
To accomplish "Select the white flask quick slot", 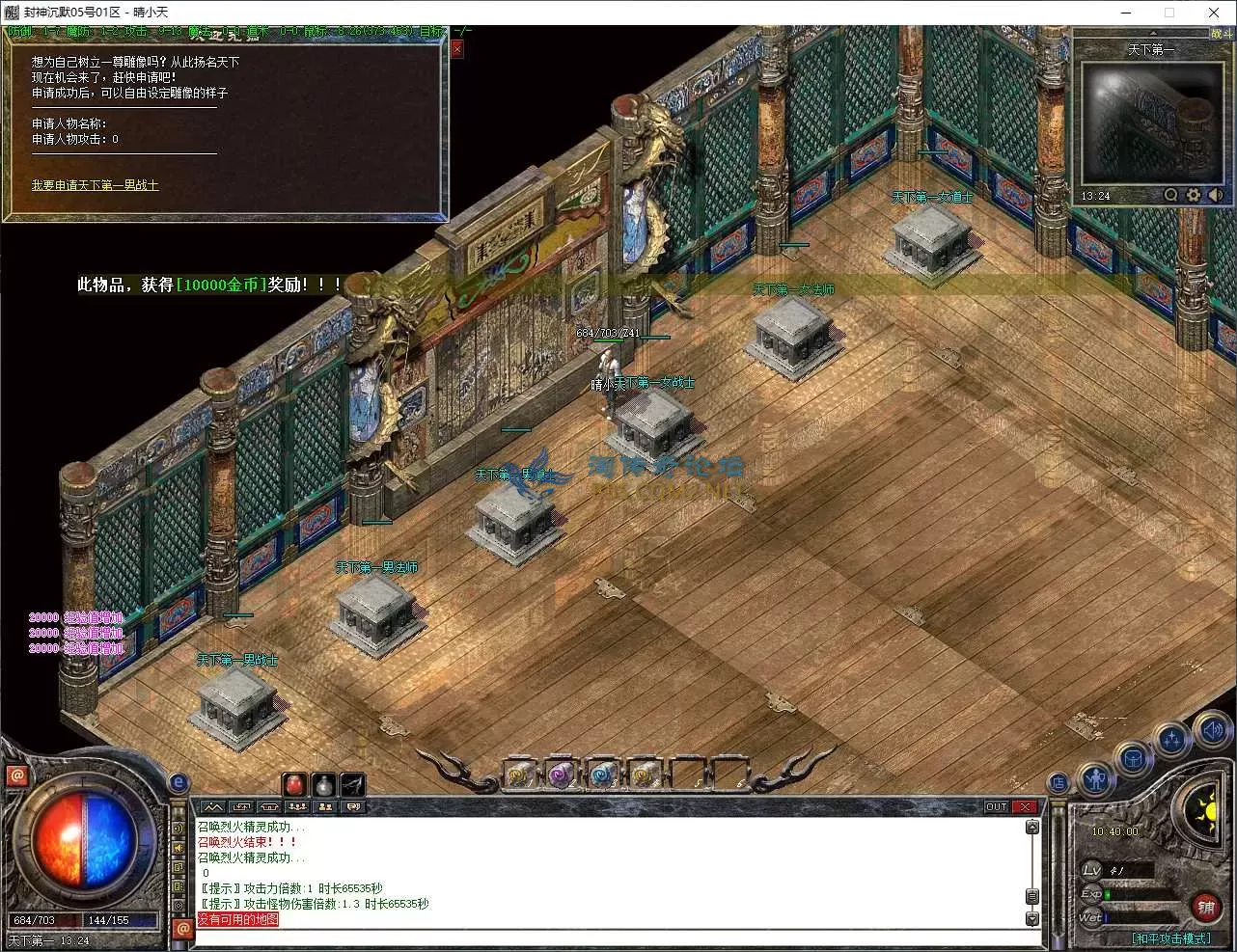I will pos(324,784).
